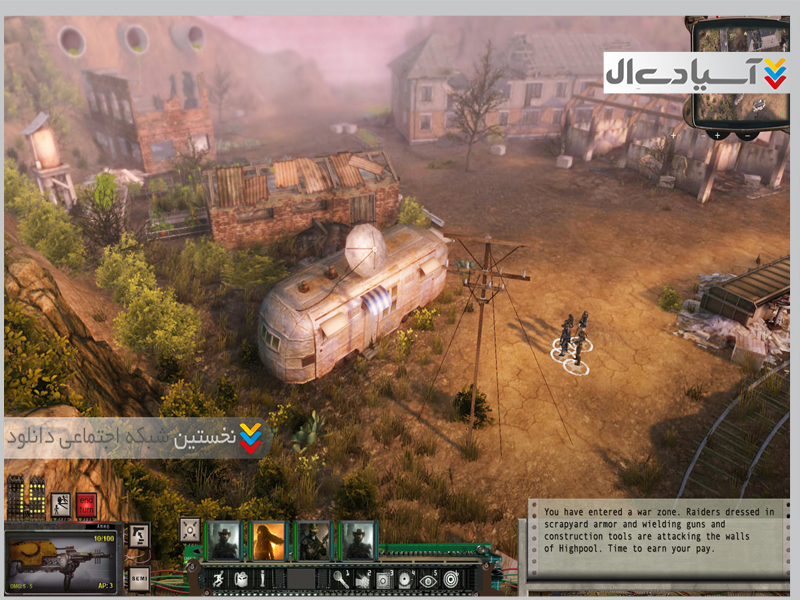Click the reload icon above SEMI
The image size is (800, 600).
click(139, 537)
